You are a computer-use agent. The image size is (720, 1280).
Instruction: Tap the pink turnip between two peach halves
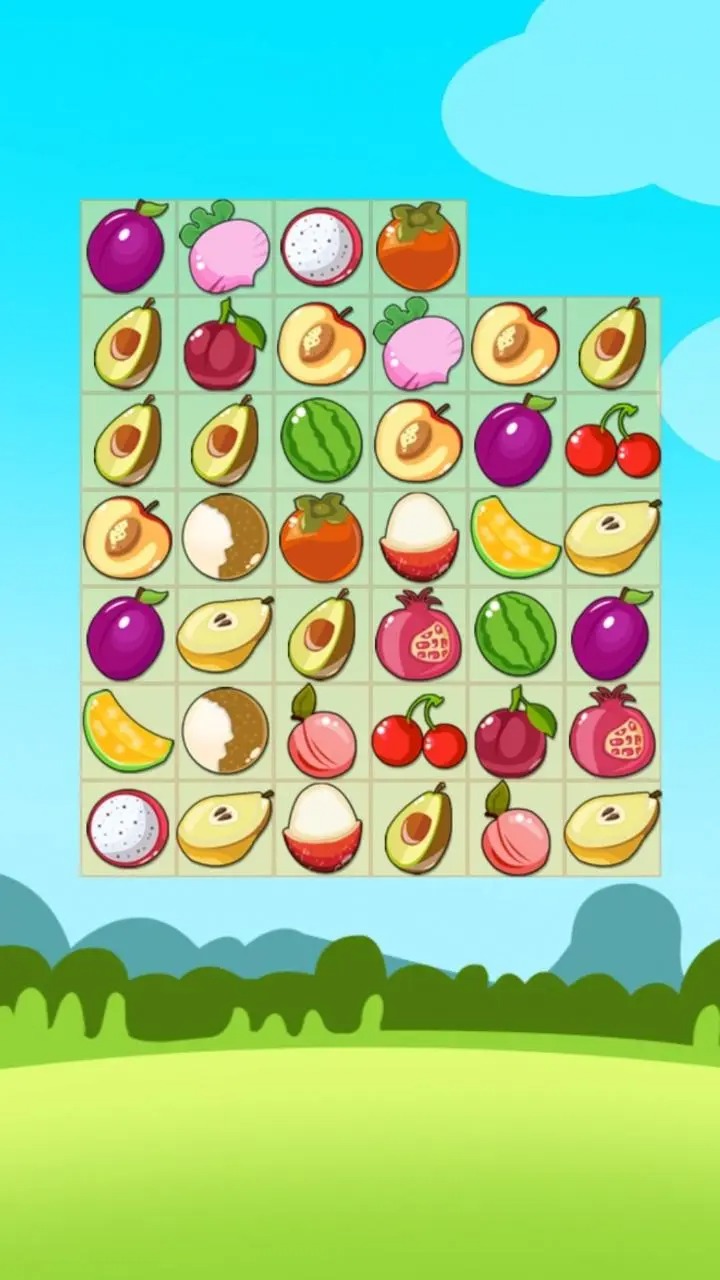(418, 343)
